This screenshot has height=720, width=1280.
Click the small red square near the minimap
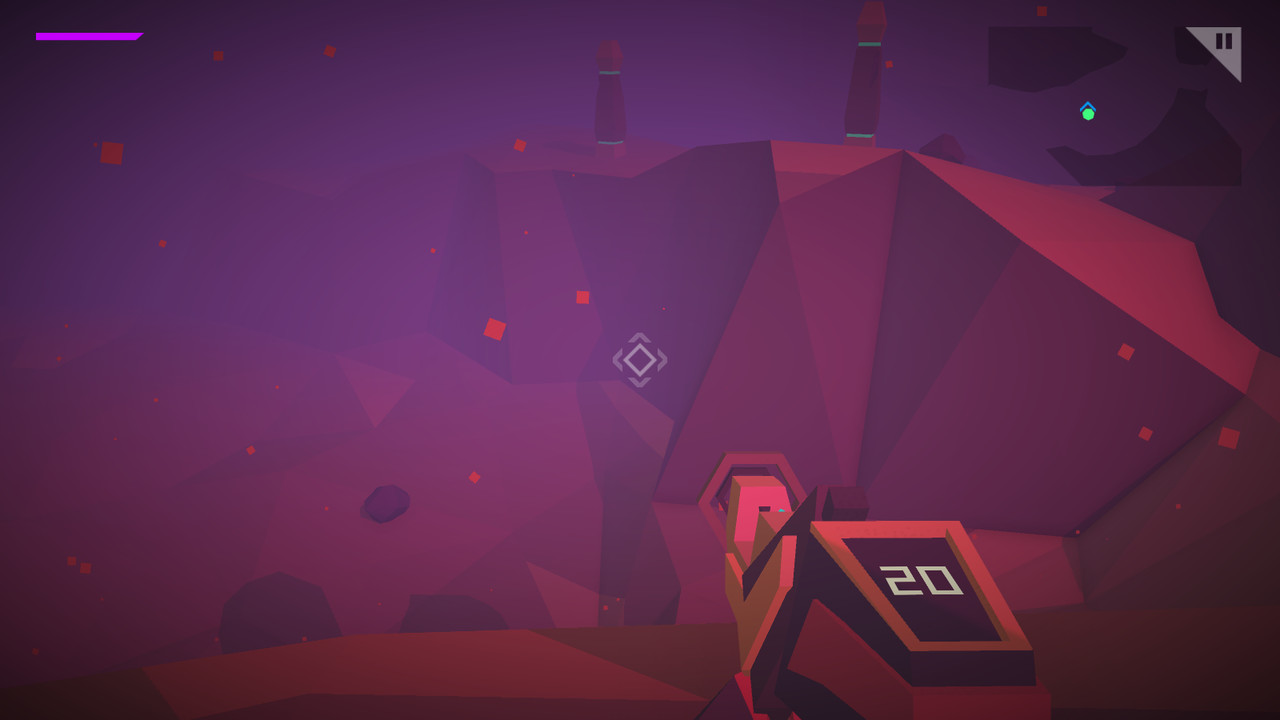[x=1043, y=11]
